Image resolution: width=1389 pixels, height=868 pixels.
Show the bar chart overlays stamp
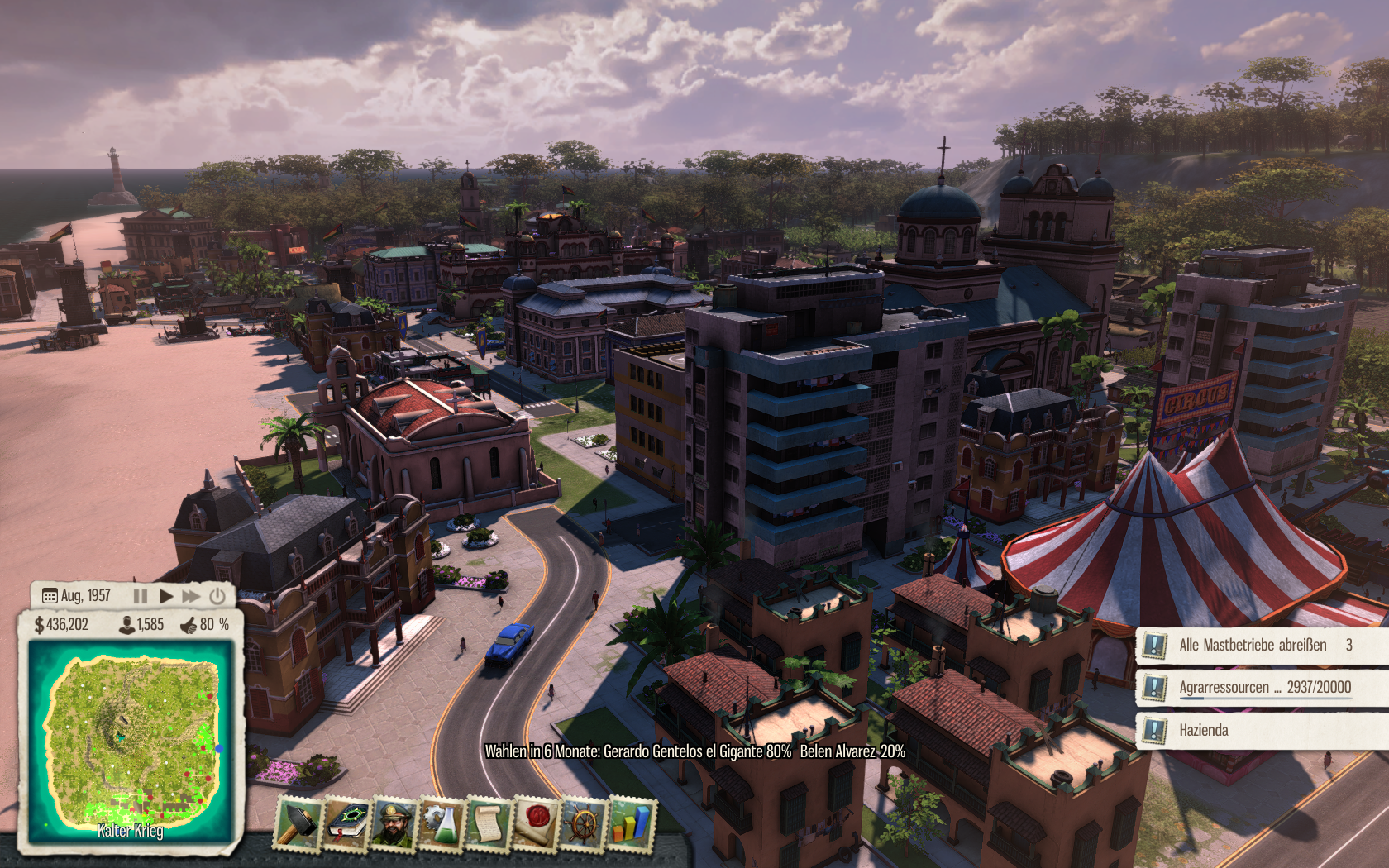pos(631,823)
